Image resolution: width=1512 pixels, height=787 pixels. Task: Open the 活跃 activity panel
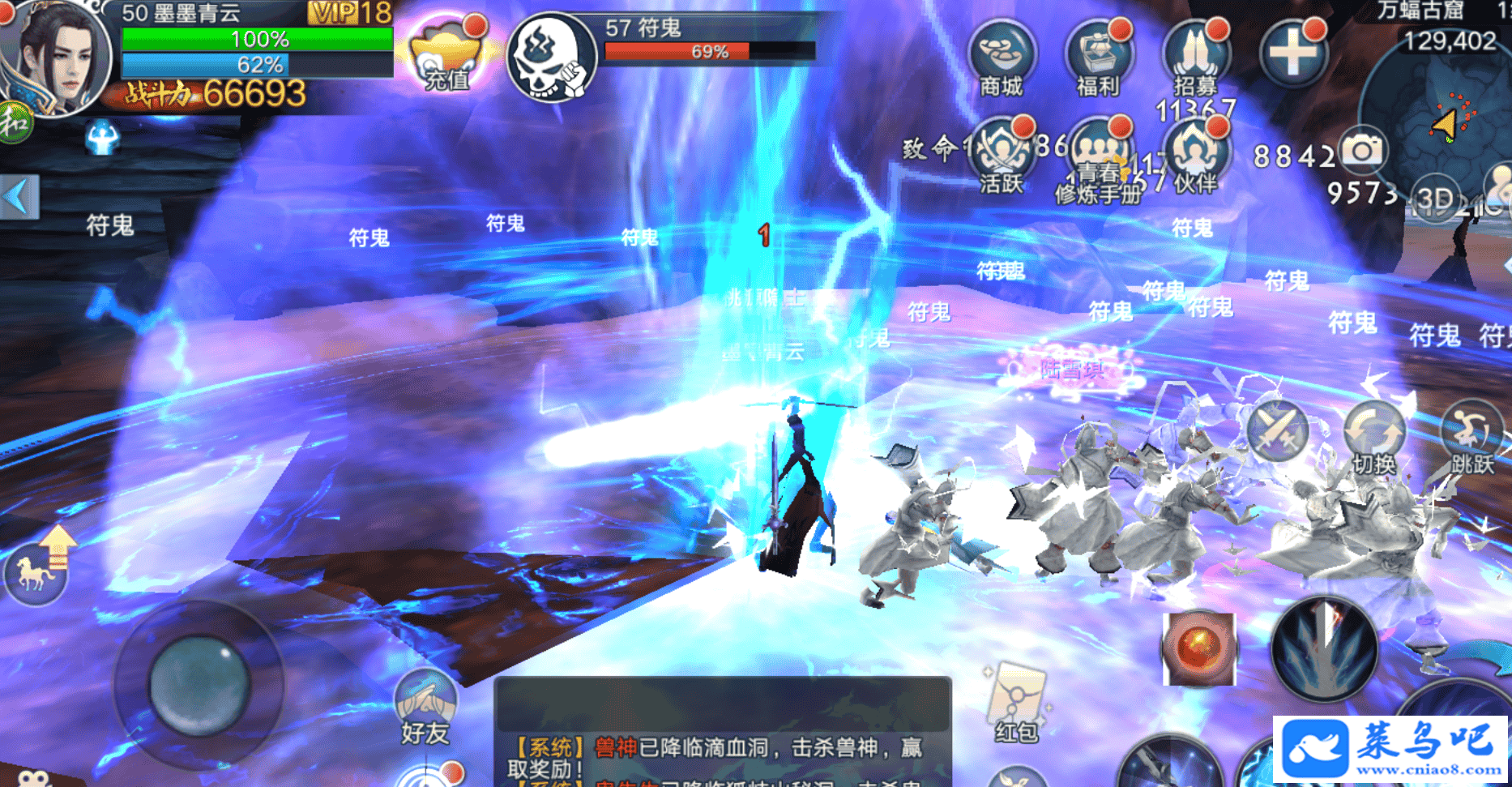(1002, 154)
